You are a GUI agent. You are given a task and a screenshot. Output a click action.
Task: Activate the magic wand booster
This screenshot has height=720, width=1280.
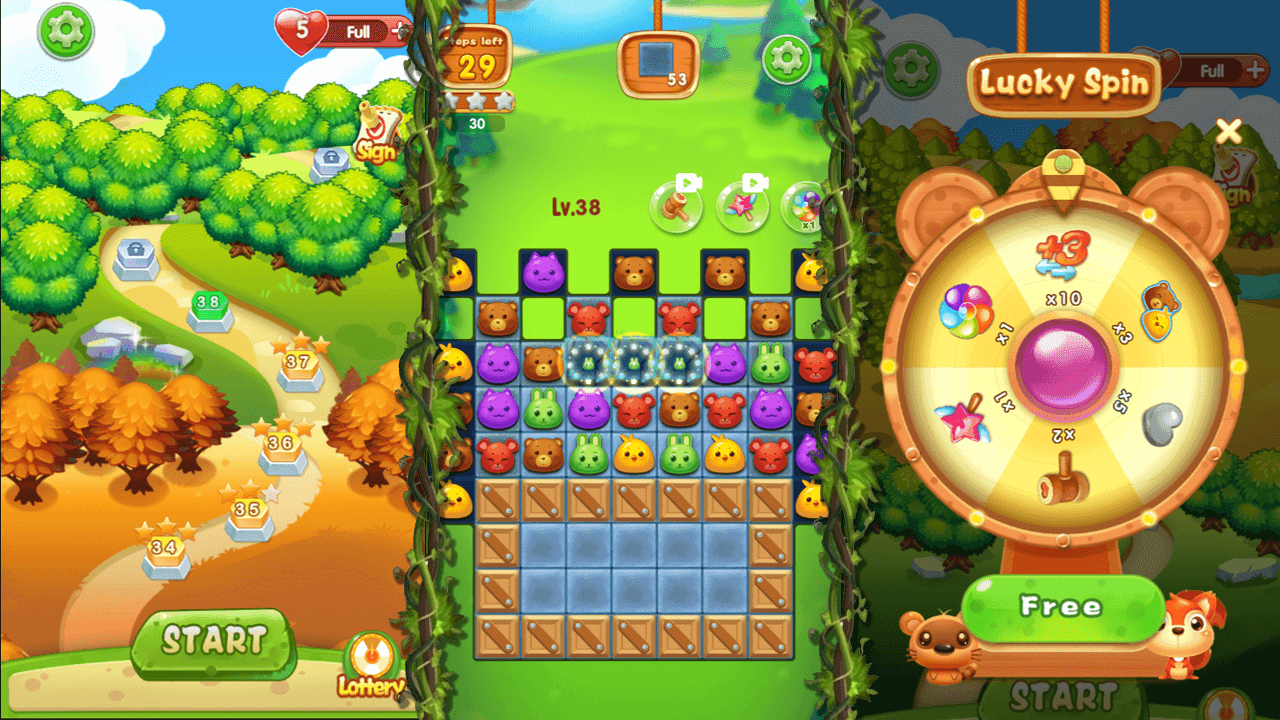(x=742, y=205)
